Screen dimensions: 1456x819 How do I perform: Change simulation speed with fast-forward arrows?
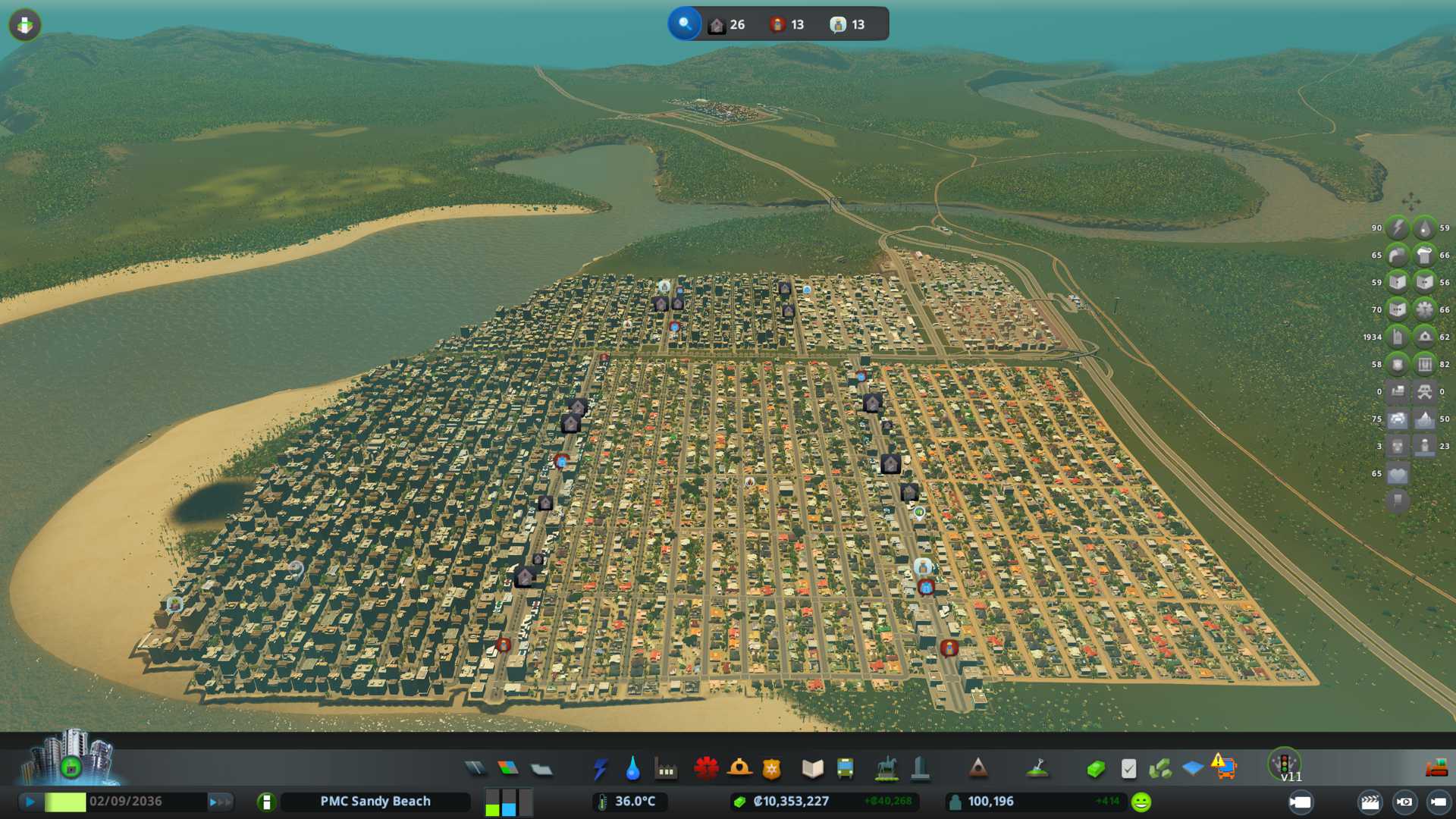(x=220, y=802)
